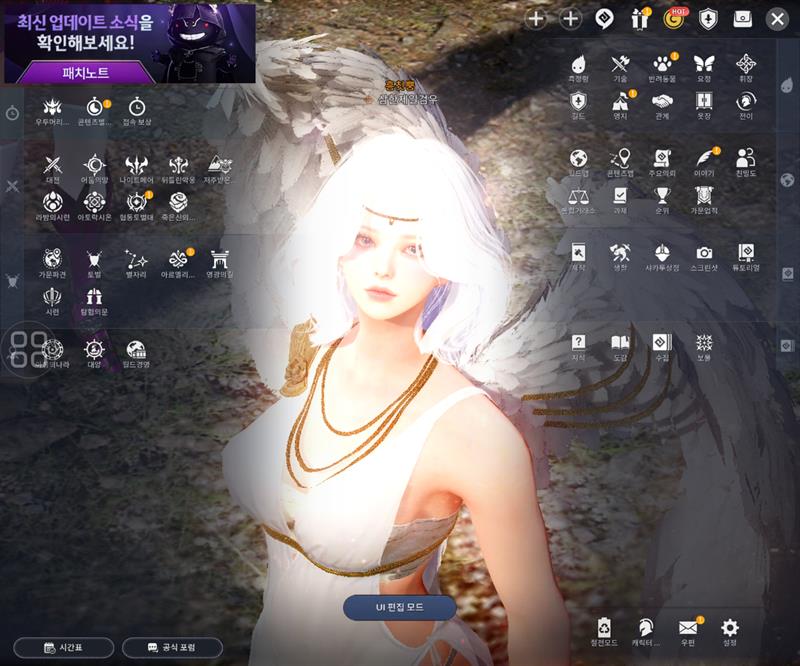Open 나이트메어 nightmare content

137,169
